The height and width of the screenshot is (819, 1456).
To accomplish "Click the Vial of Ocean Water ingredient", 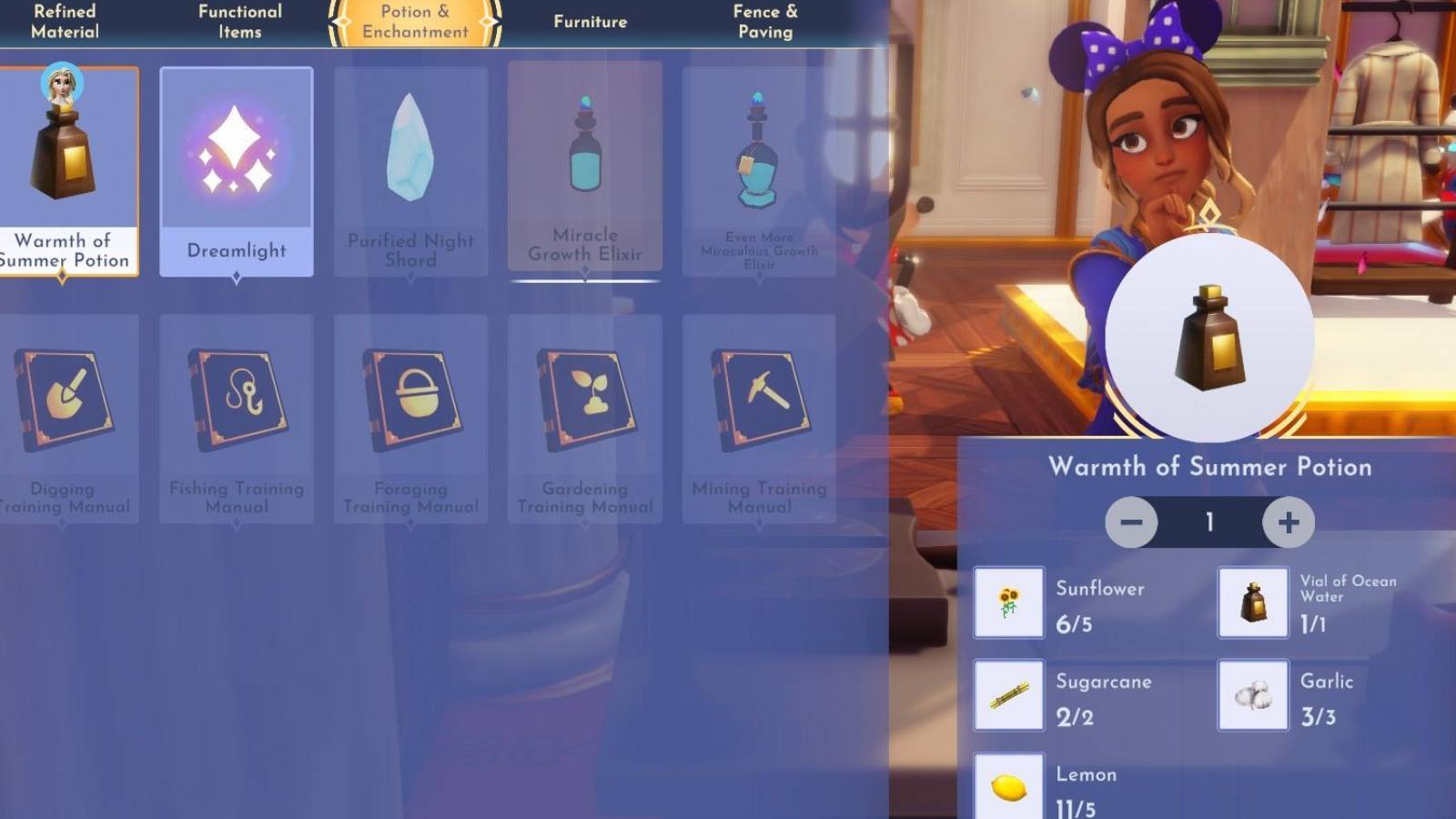I will (1253, 603).
